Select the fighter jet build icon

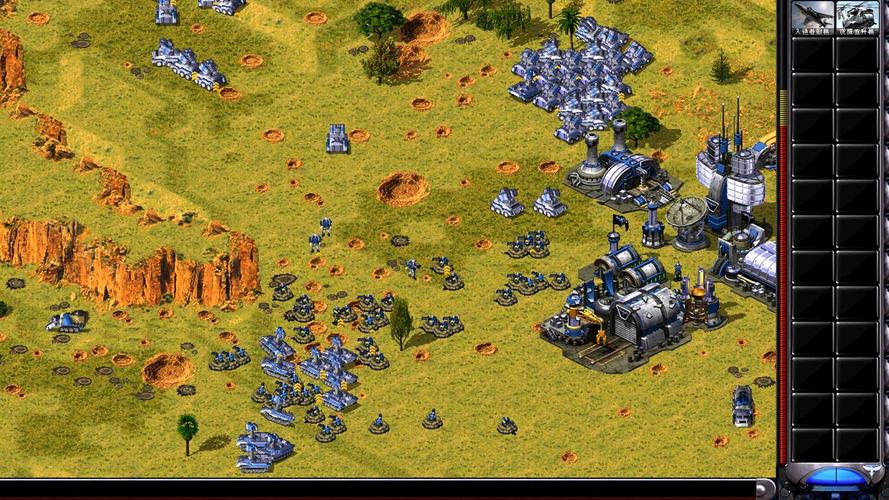coord(812,17)
